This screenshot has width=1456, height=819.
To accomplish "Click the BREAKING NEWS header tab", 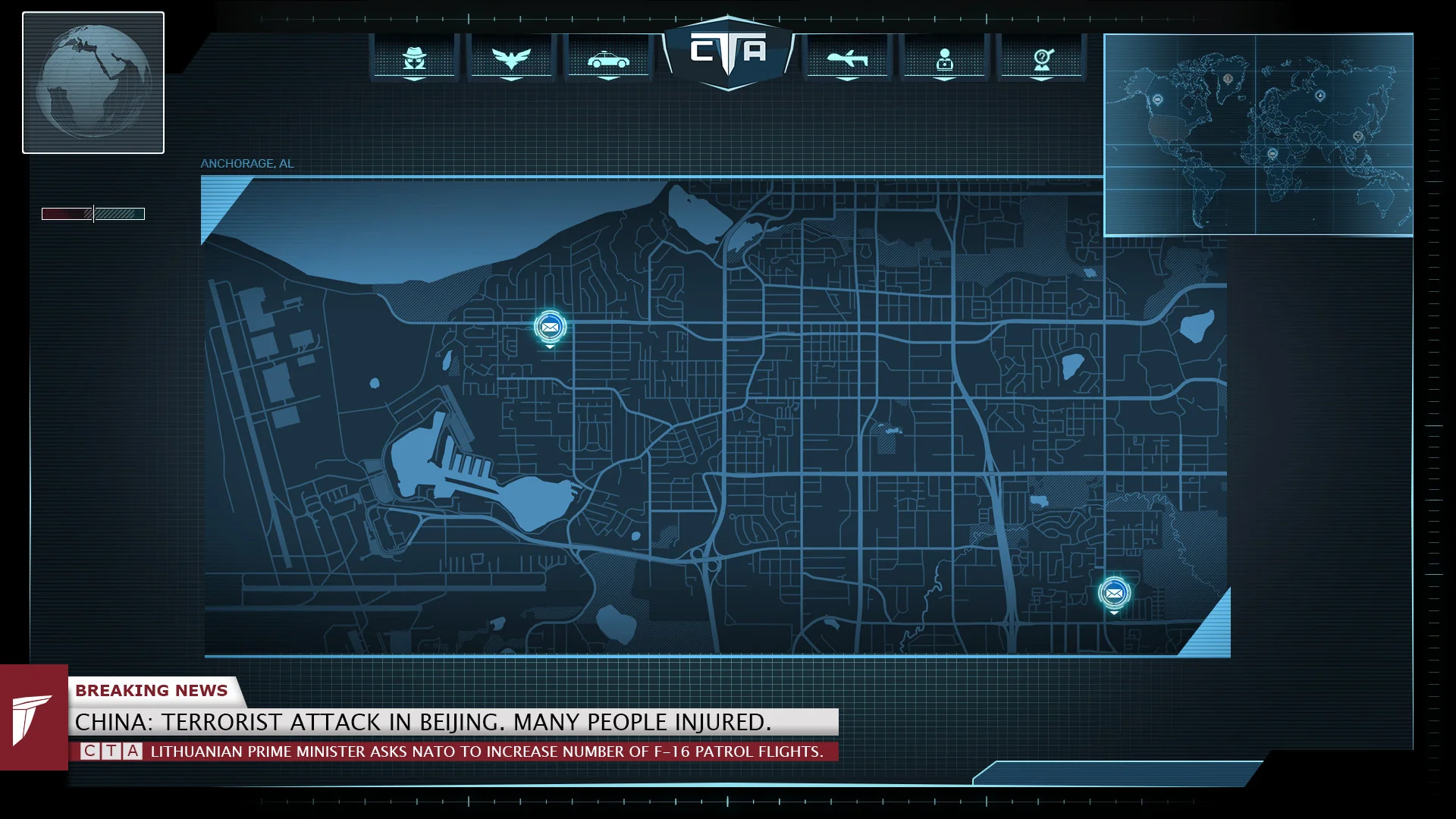I will pos(152,690).
